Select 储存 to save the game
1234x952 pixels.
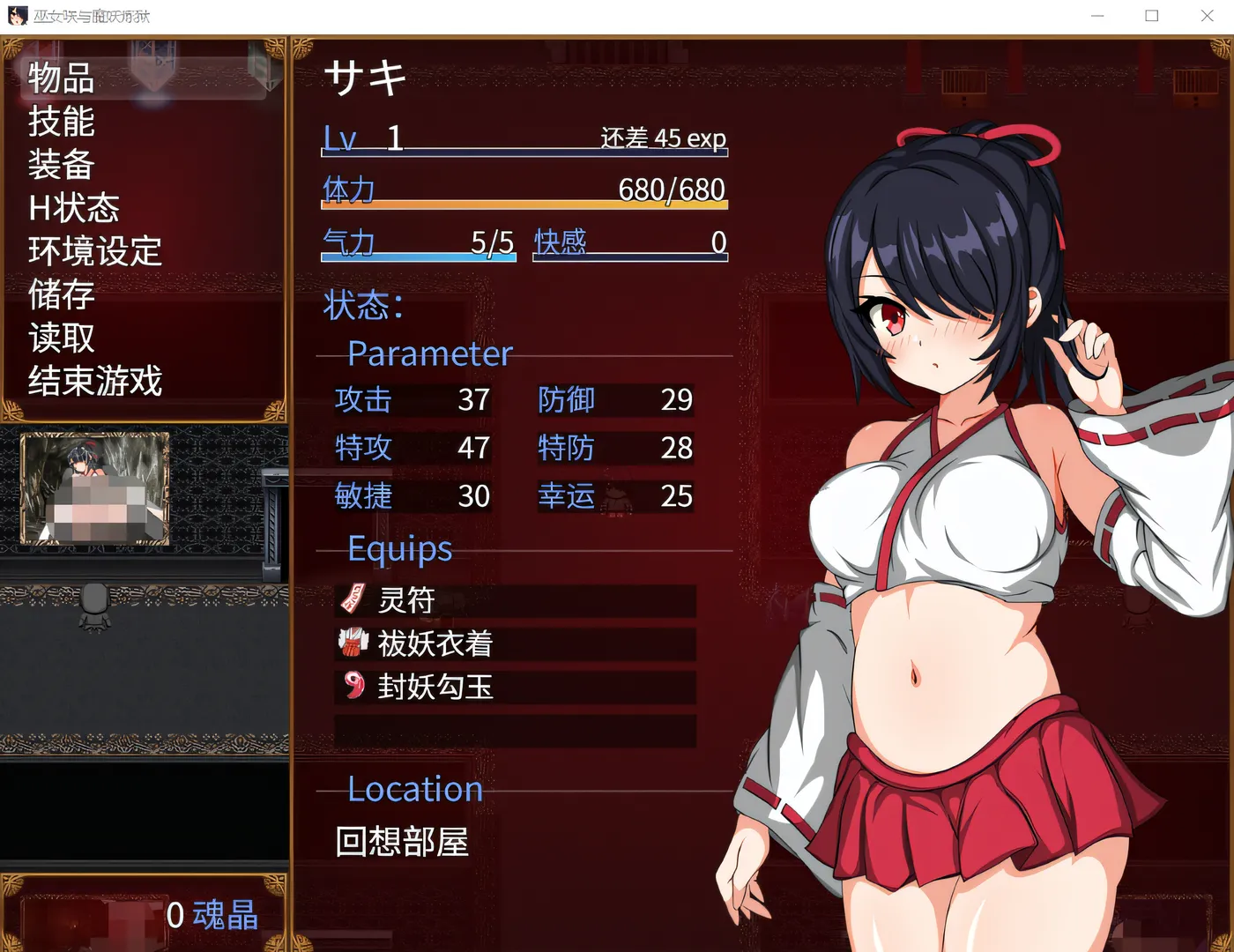[62, 294]
